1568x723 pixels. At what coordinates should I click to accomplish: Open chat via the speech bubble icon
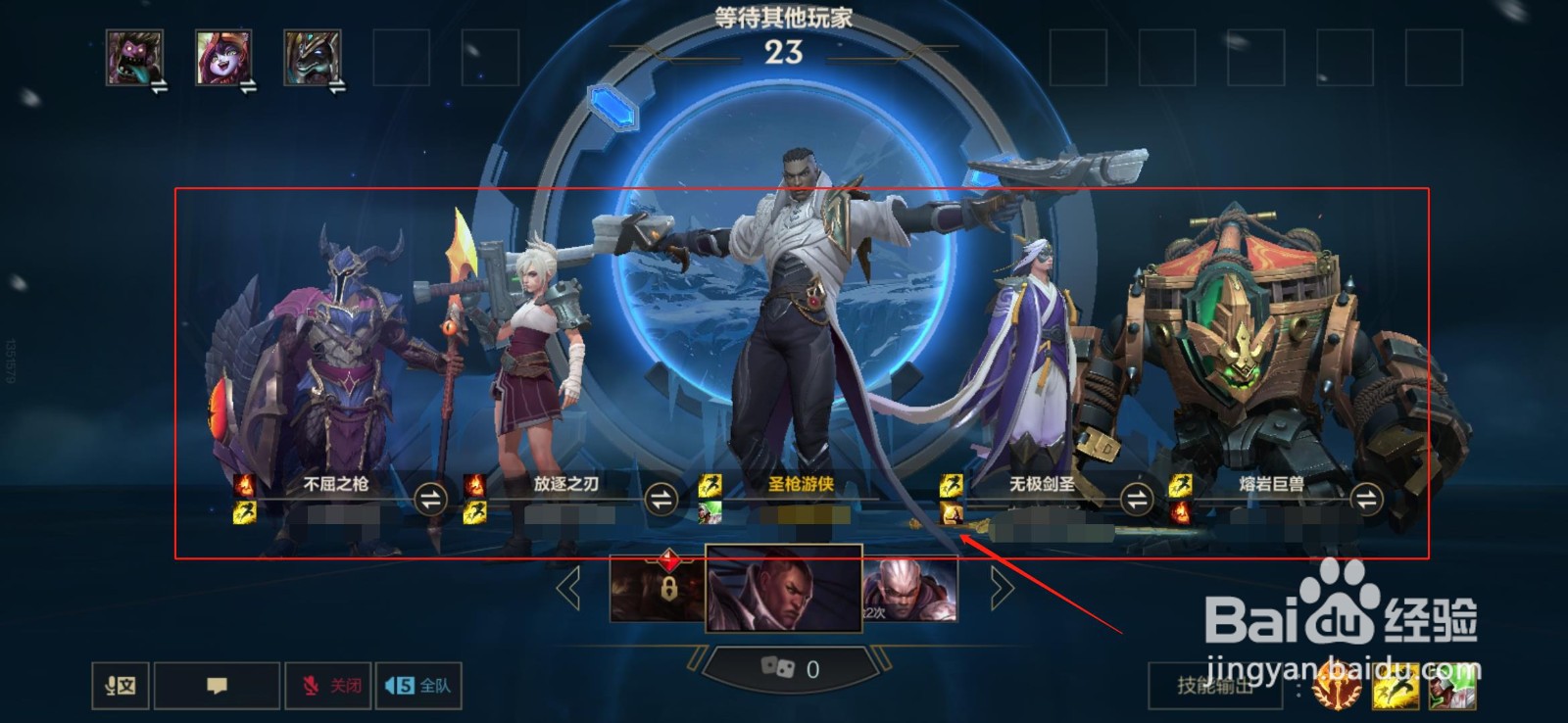click(x=218, y=686)
